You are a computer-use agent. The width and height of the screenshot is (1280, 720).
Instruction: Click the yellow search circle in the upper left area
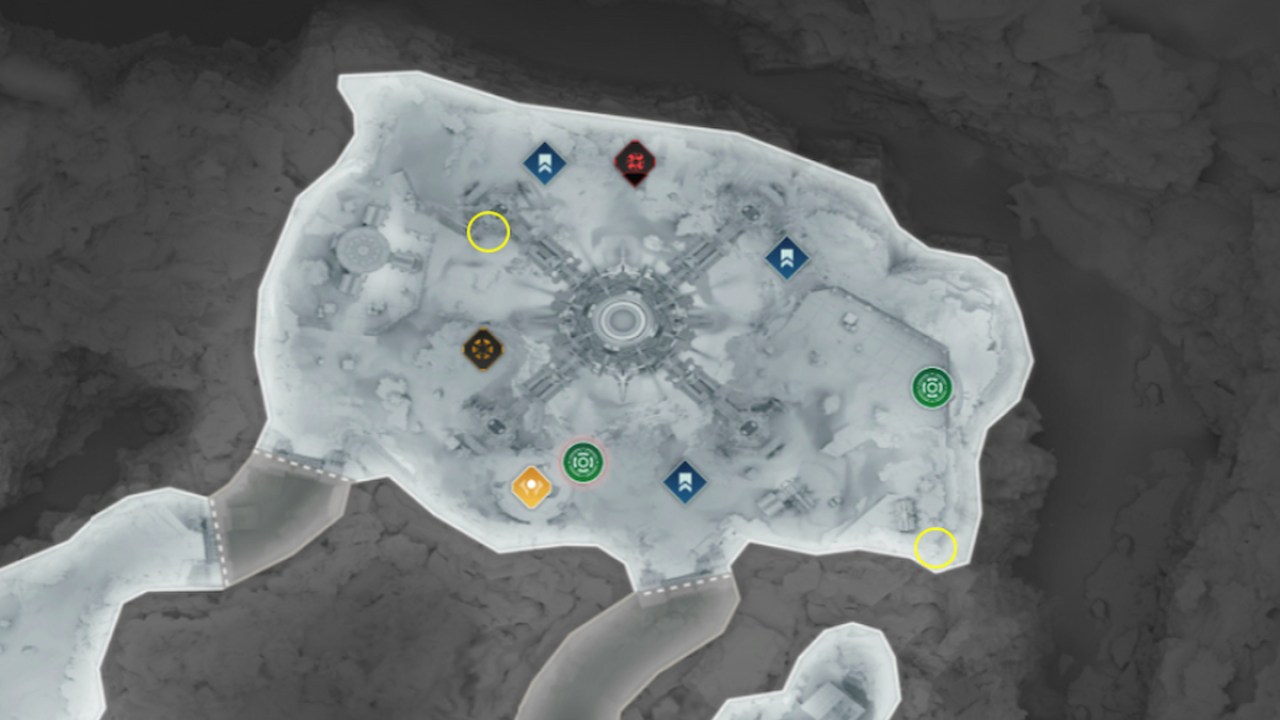(487, 233)
